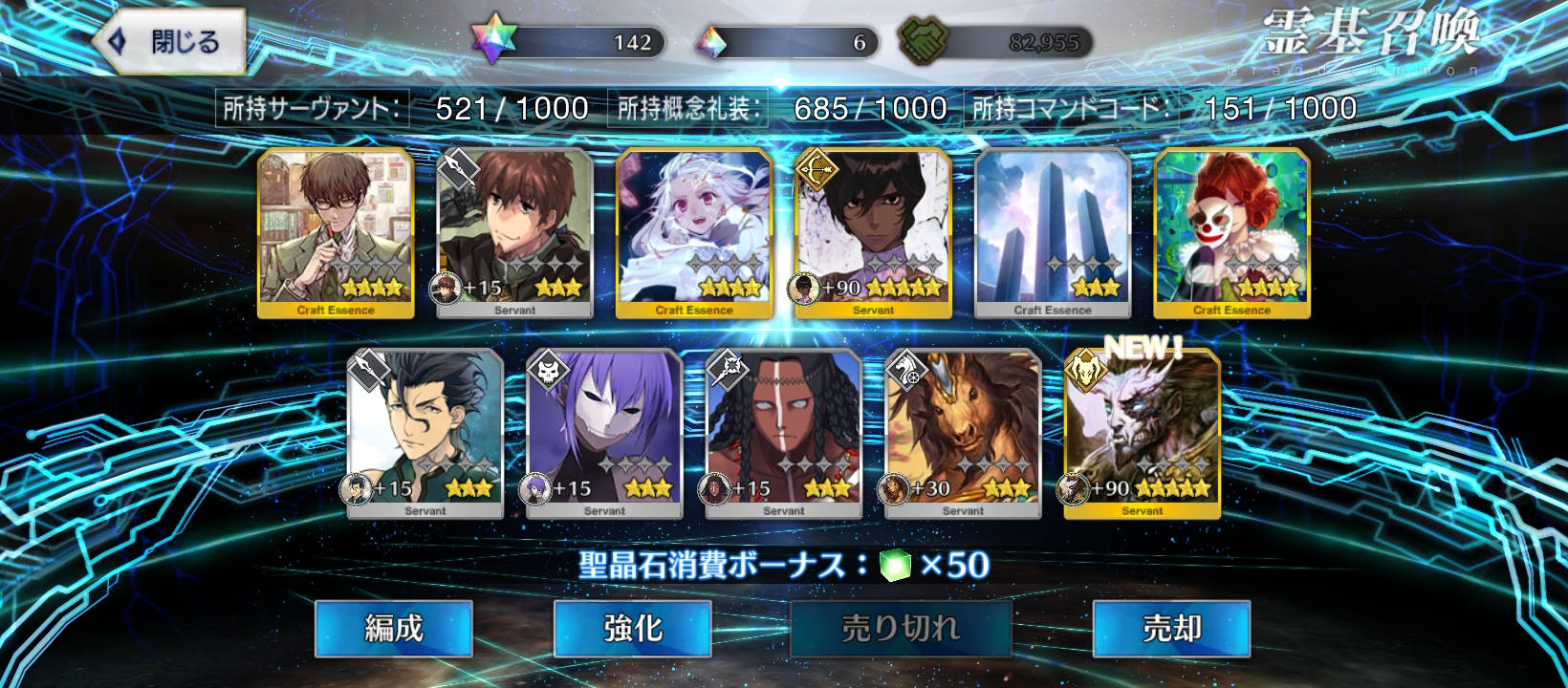1568x688 pixels.
Task: Open the 強化 enhancement button
Action: (632, 628)
